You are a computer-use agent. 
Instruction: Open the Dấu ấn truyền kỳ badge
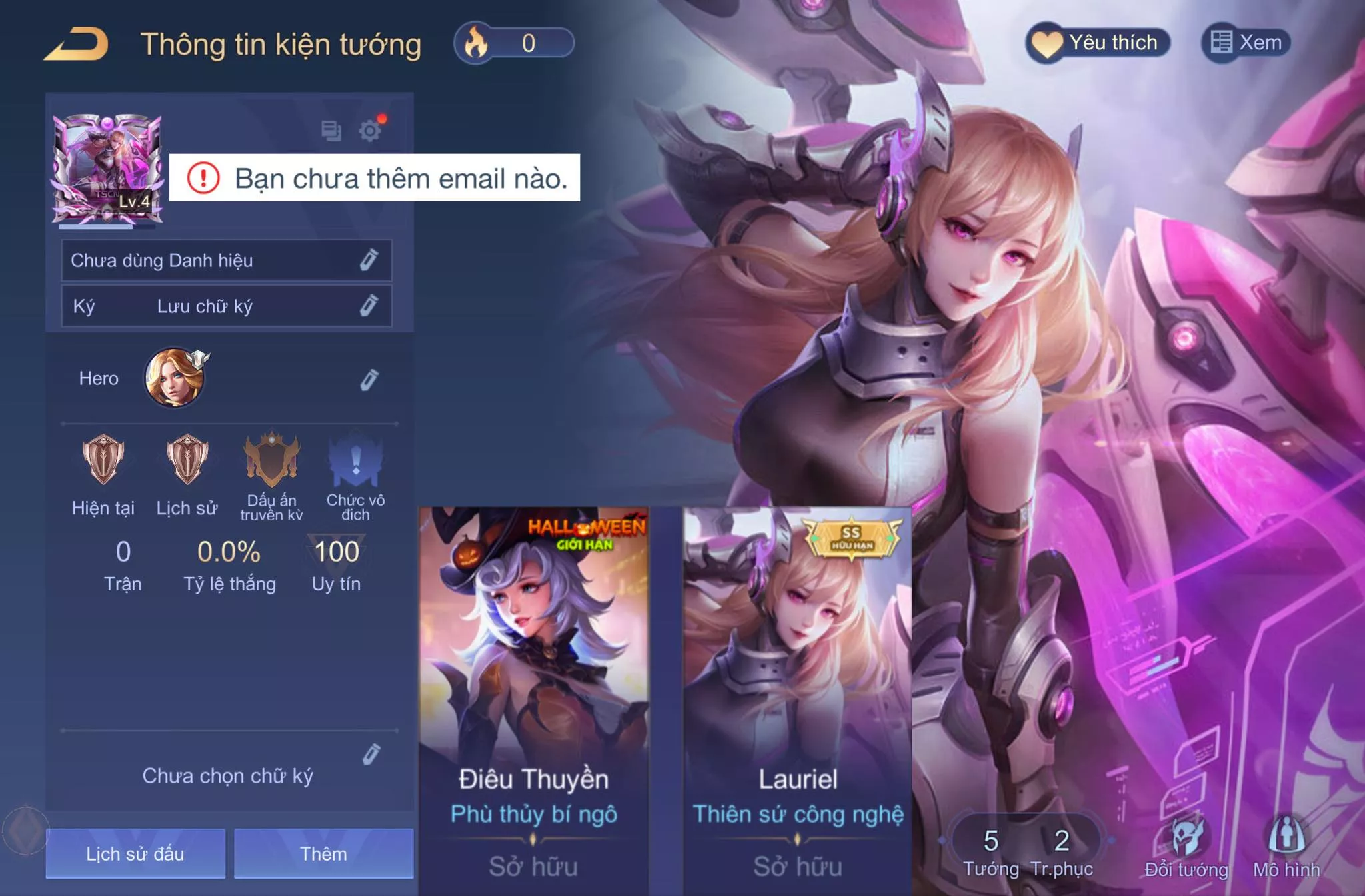271,460
